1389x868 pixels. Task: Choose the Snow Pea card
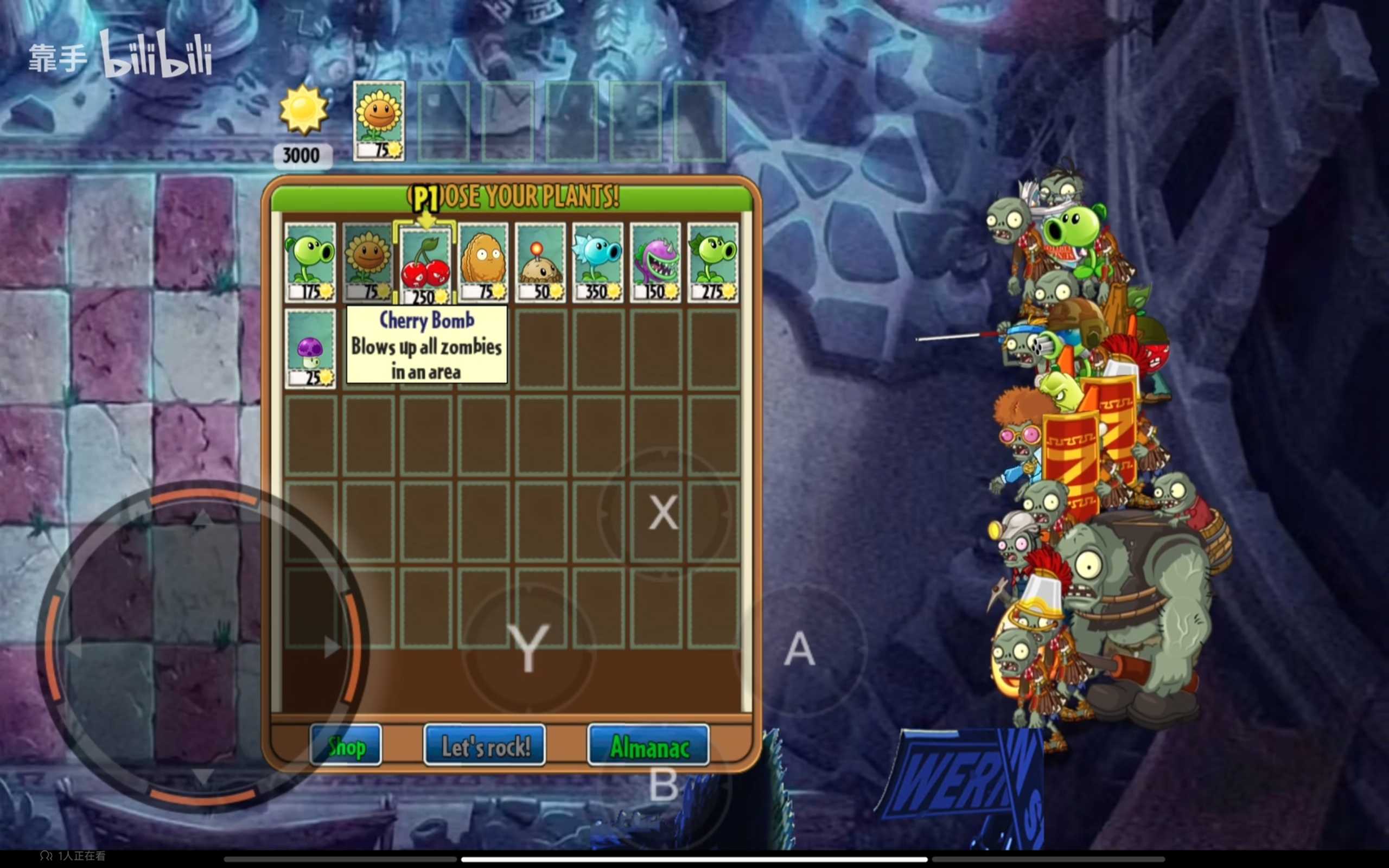pos(597,263)
